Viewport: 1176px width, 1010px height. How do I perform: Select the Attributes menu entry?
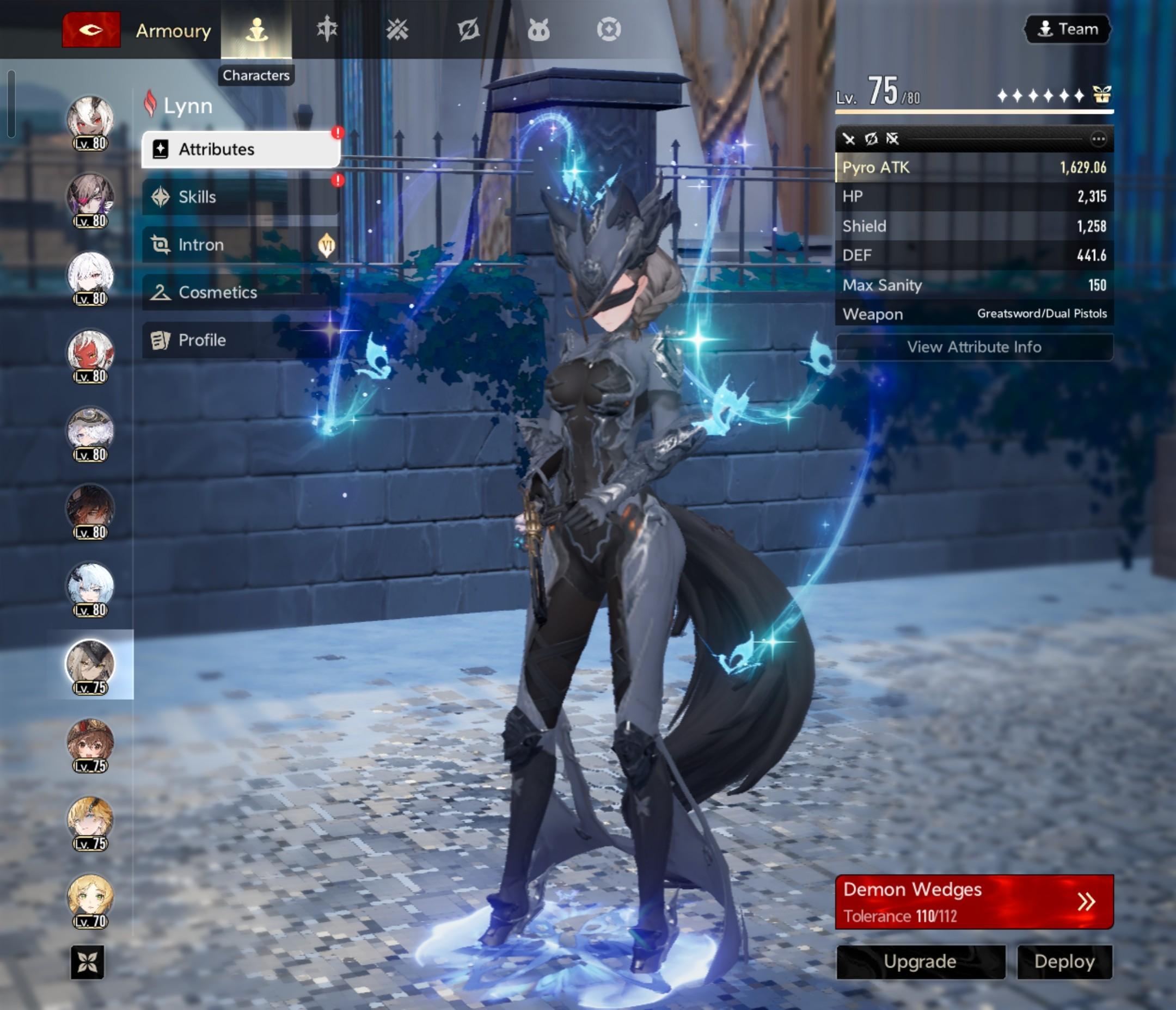pos(241,149)
